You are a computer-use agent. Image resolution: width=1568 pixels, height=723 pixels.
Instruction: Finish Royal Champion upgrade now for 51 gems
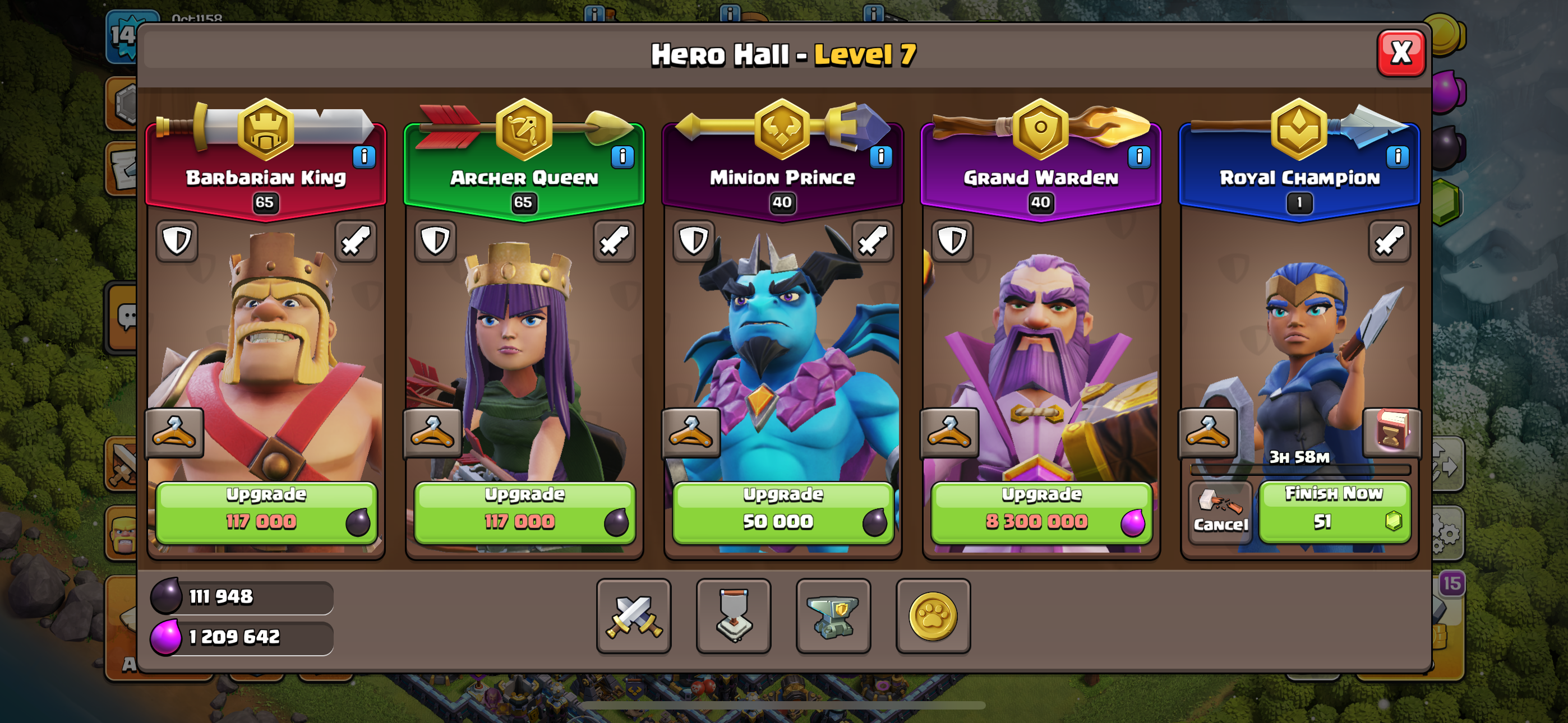coord(1334,511)
